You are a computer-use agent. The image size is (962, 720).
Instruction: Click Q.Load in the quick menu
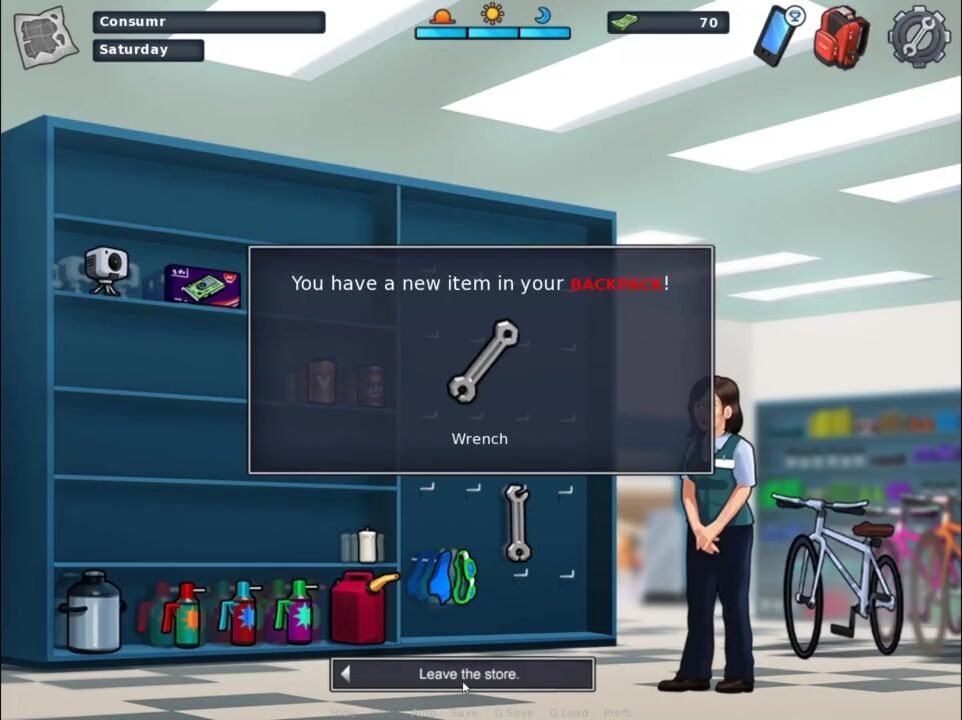coord(568,713)
